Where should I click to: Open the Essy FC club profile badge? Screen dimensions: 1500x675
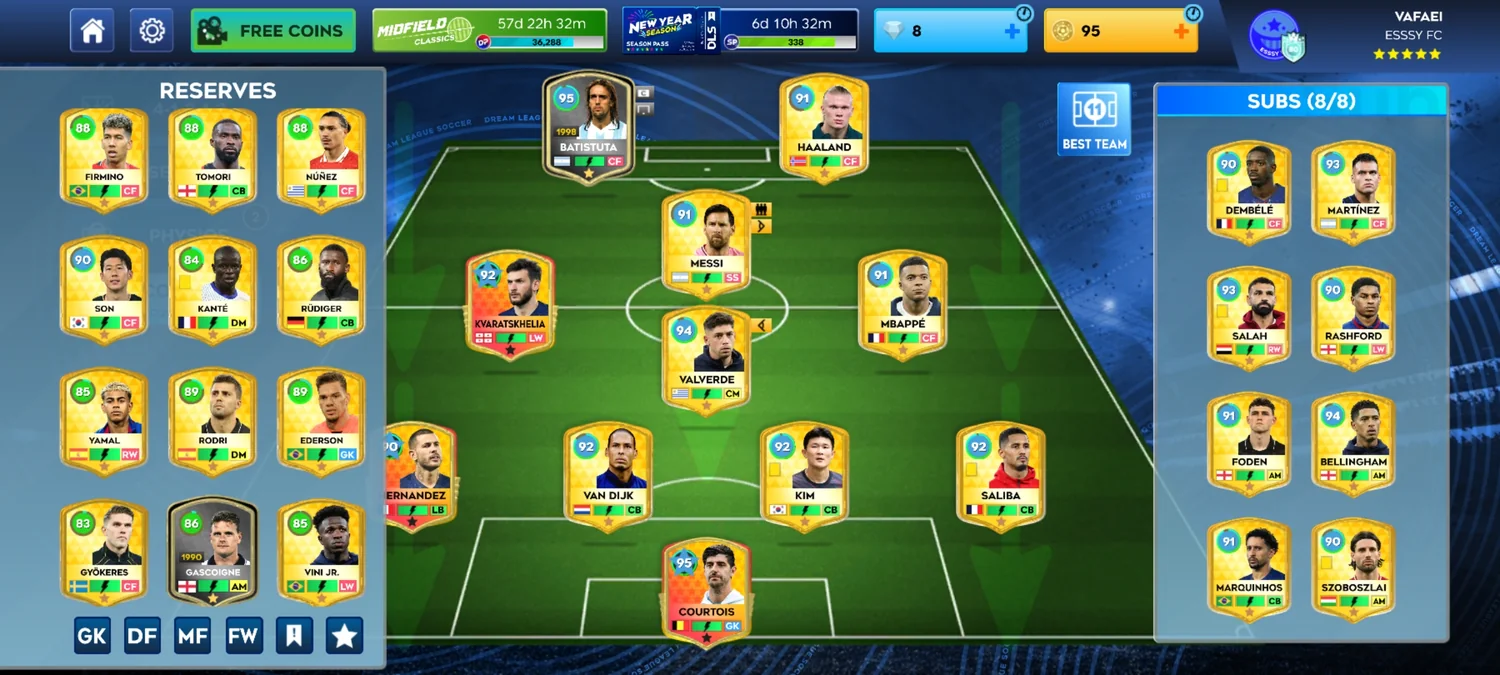1276,37
